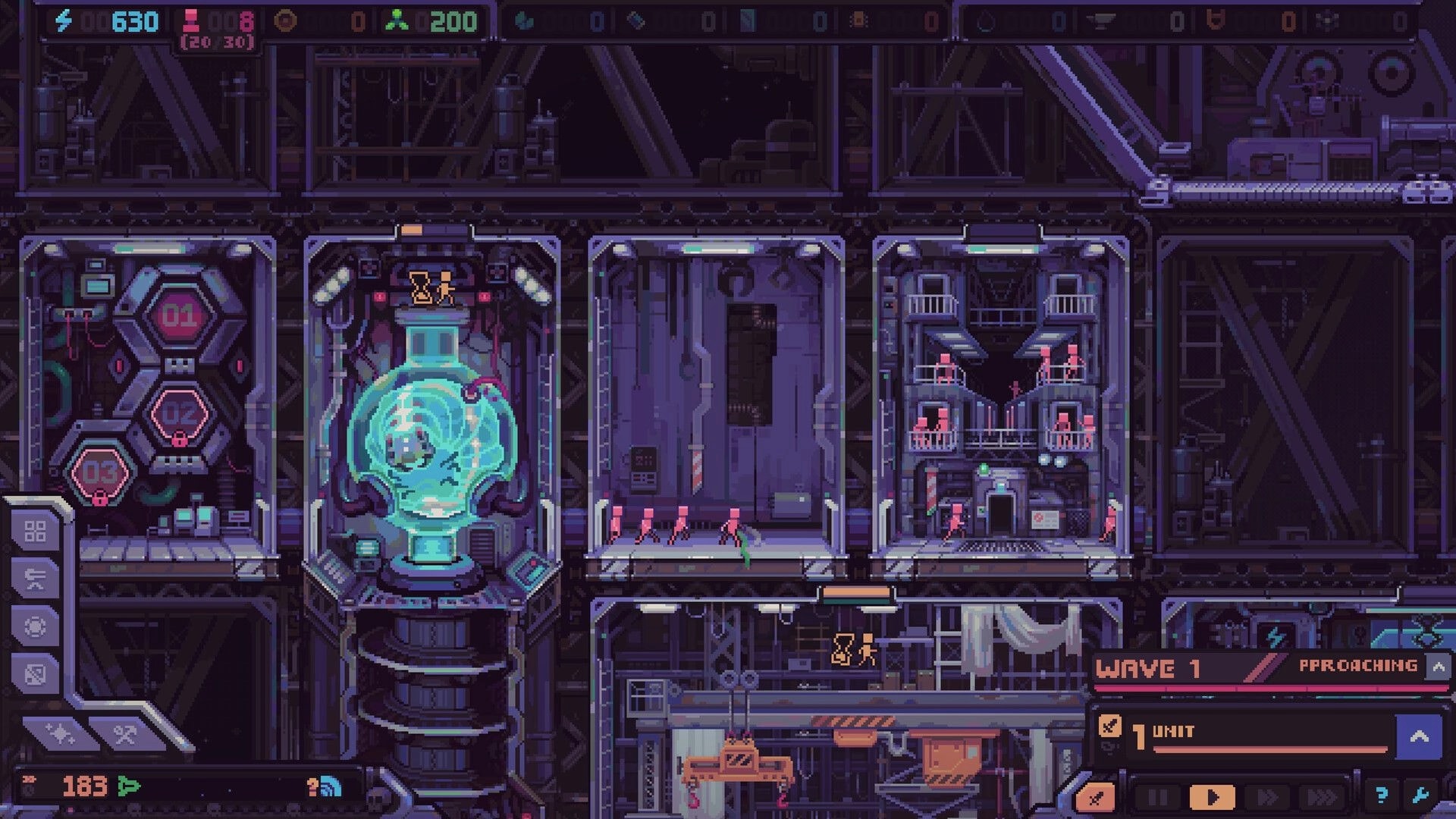
Task: Select the circular core tool icon
Action: [x=36, y=626]
